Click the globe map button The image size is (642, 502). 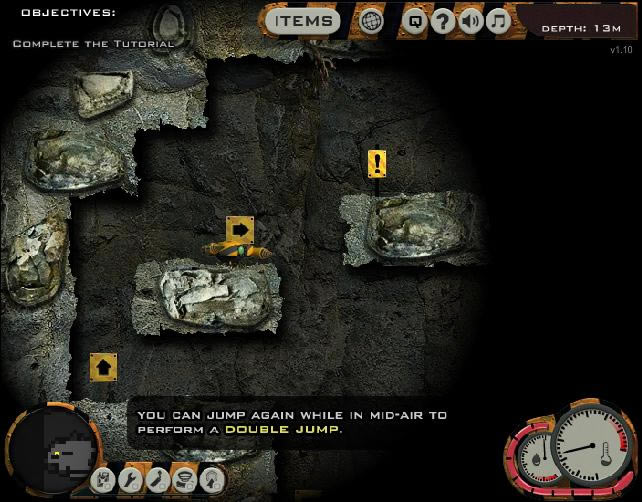(372, 21)
